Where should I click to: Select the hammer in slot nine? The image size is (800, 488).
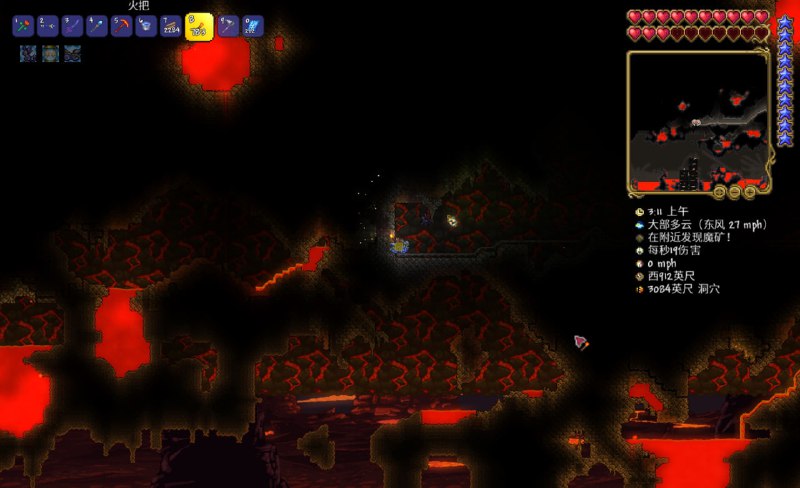point(228,27)
